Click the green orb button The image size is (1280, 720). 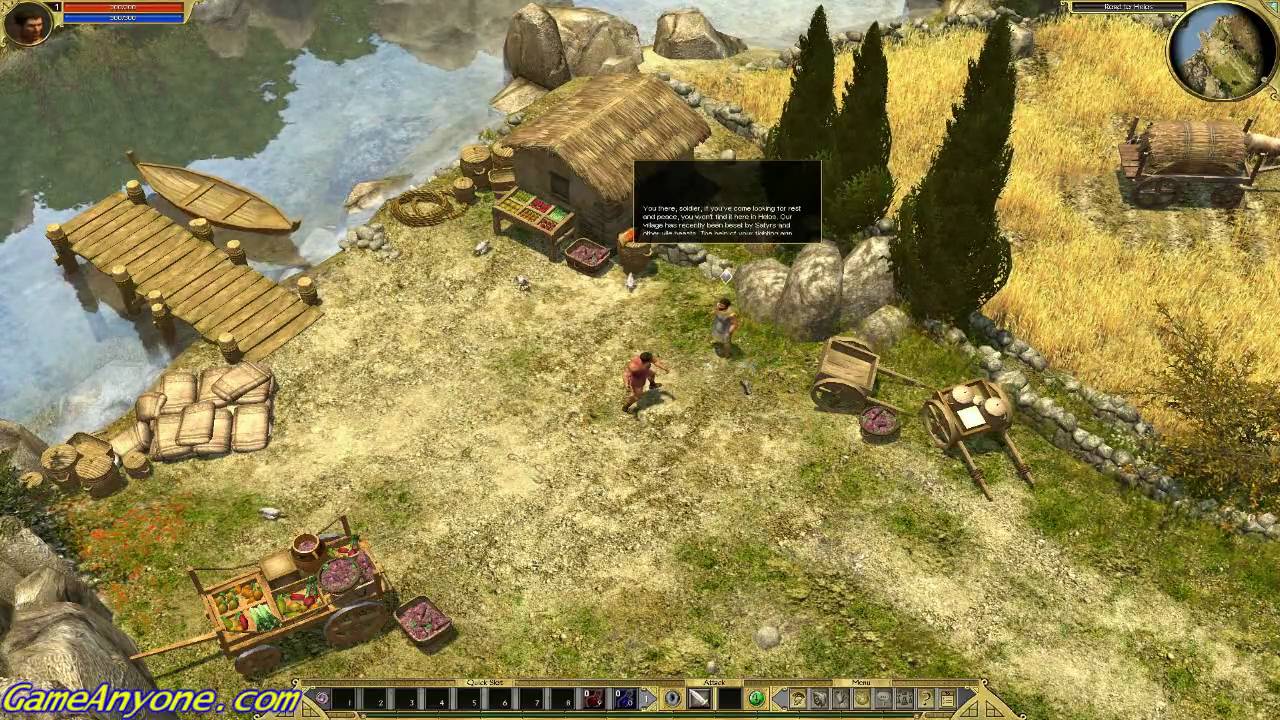[756, 699]
